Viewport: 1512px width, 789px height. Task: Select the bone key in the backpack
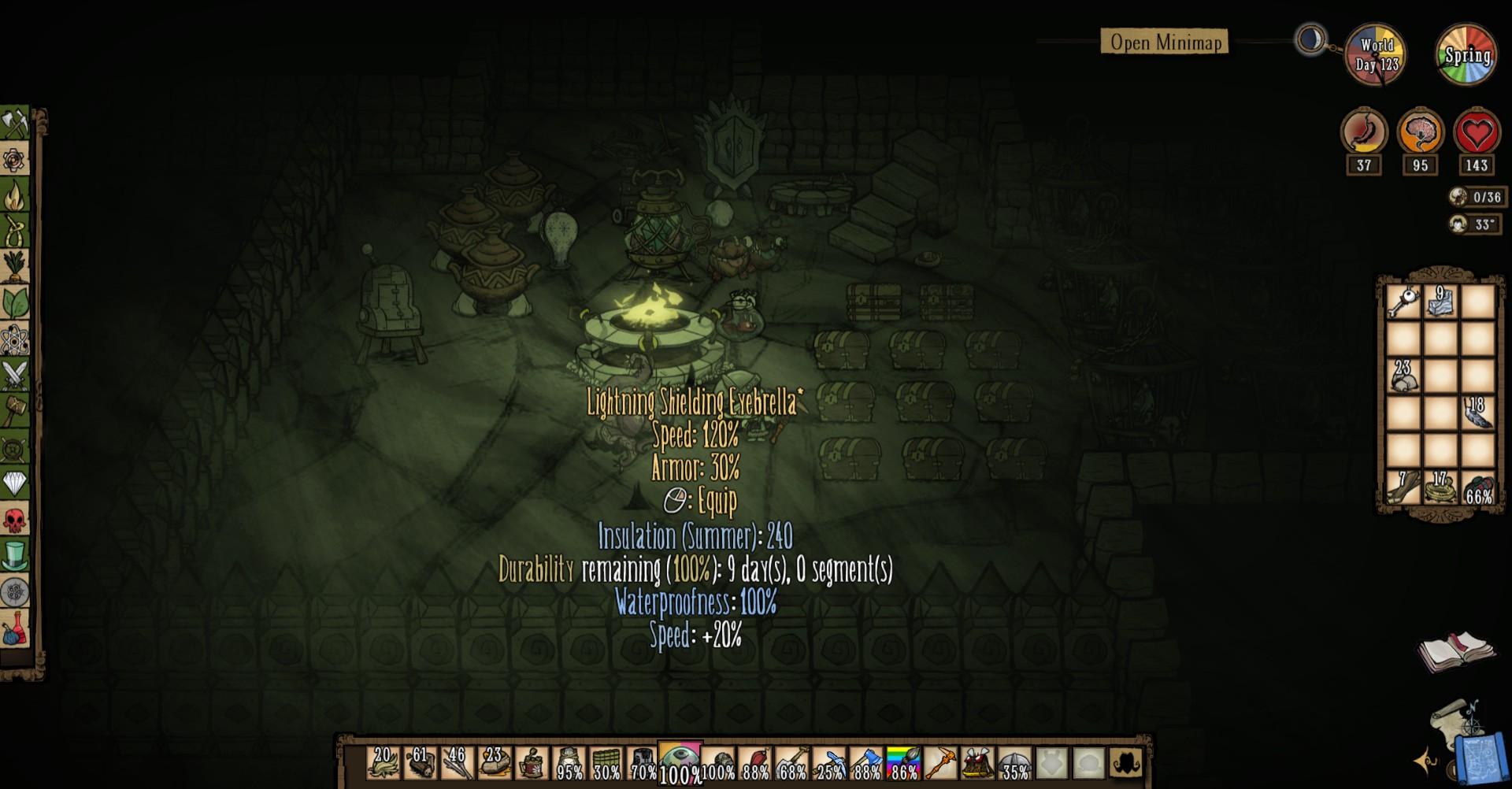coord(1403,301)
